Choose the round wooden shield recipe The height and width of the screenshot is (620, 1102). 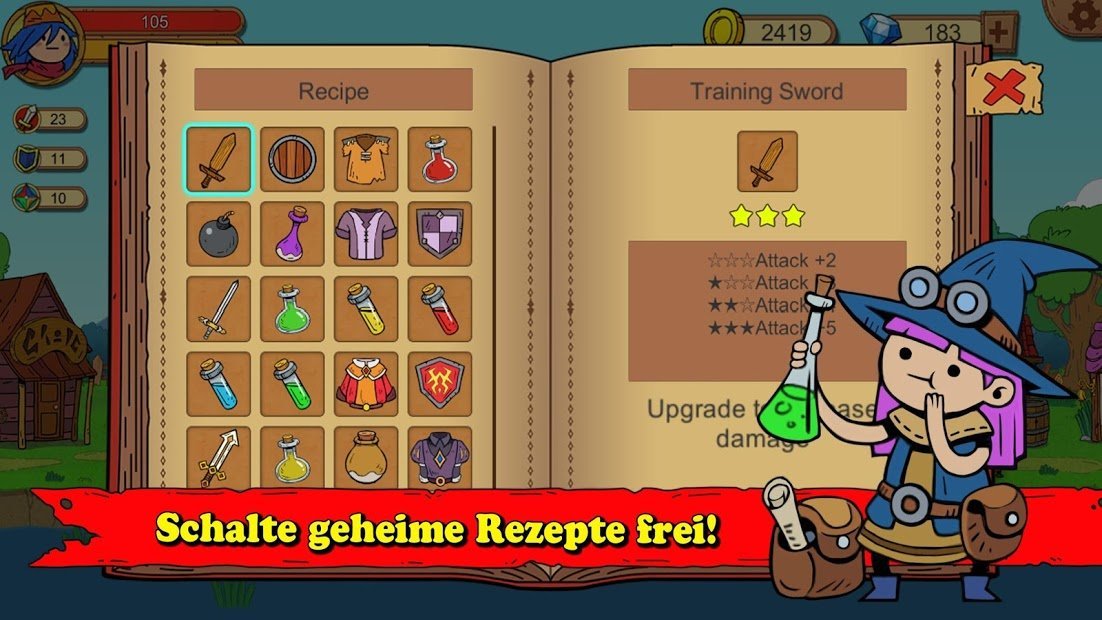click(x=292, y=159)
